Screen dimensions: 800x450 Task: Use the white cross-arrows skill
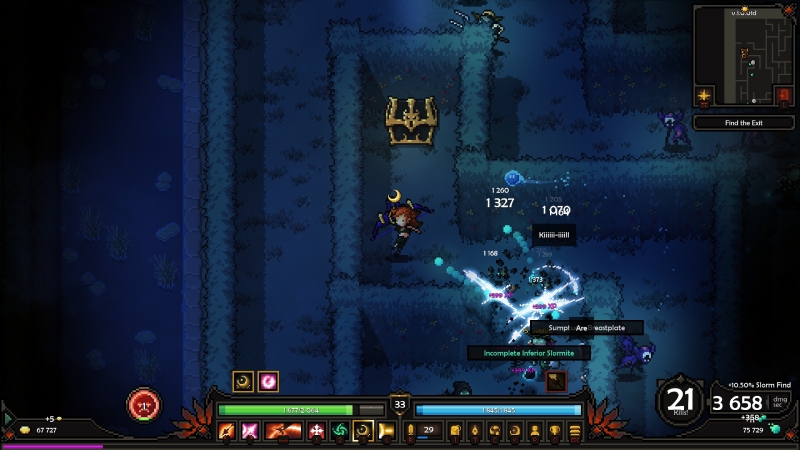coord(316,431)
